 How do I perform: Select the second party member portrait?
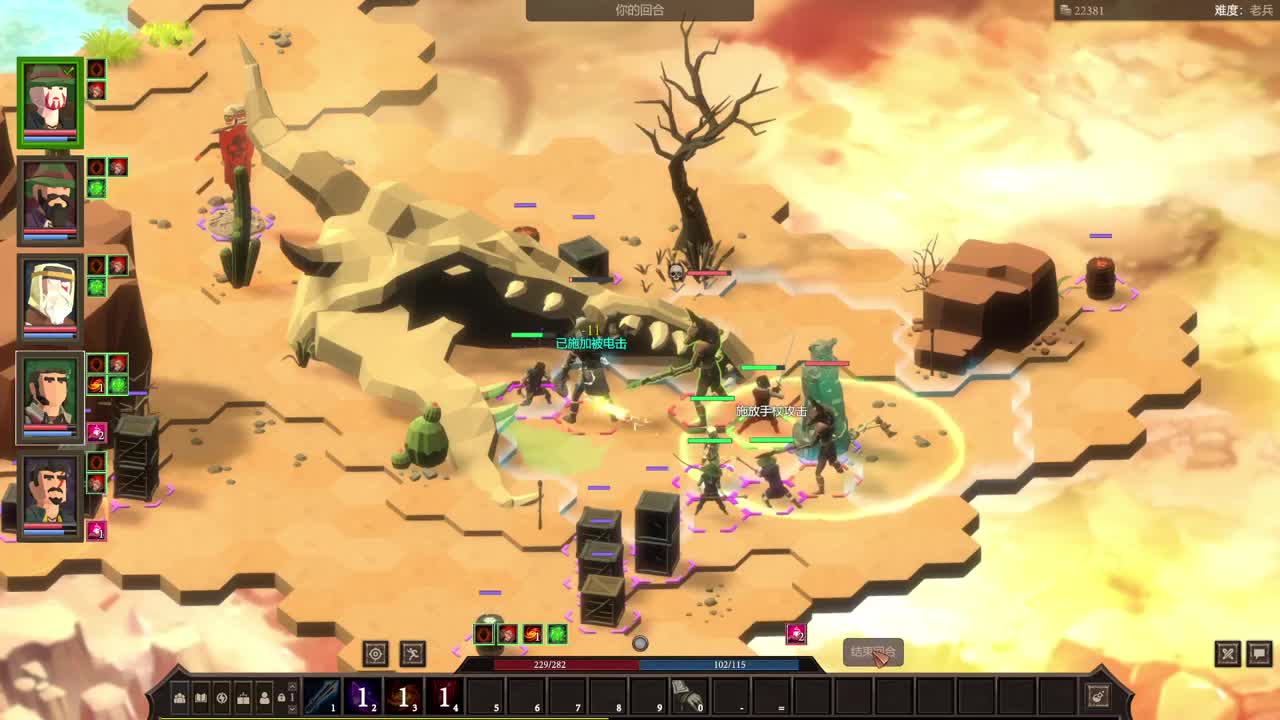(x=48, y=198)
